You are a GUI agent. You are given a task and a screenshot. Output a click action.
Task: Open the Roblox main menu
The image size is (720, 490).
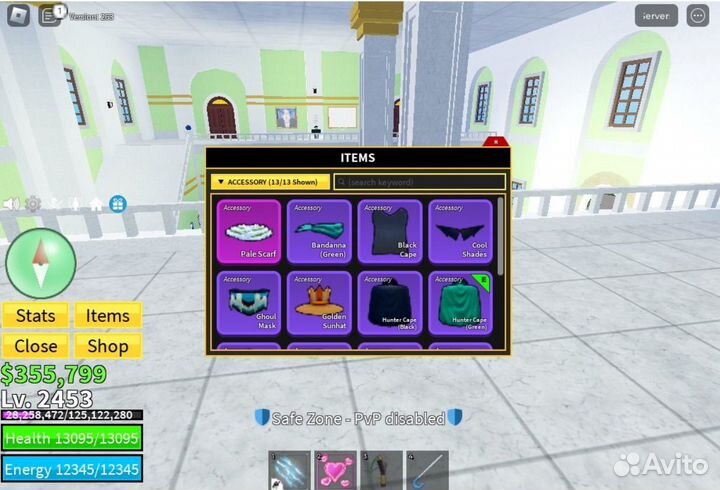15,15
